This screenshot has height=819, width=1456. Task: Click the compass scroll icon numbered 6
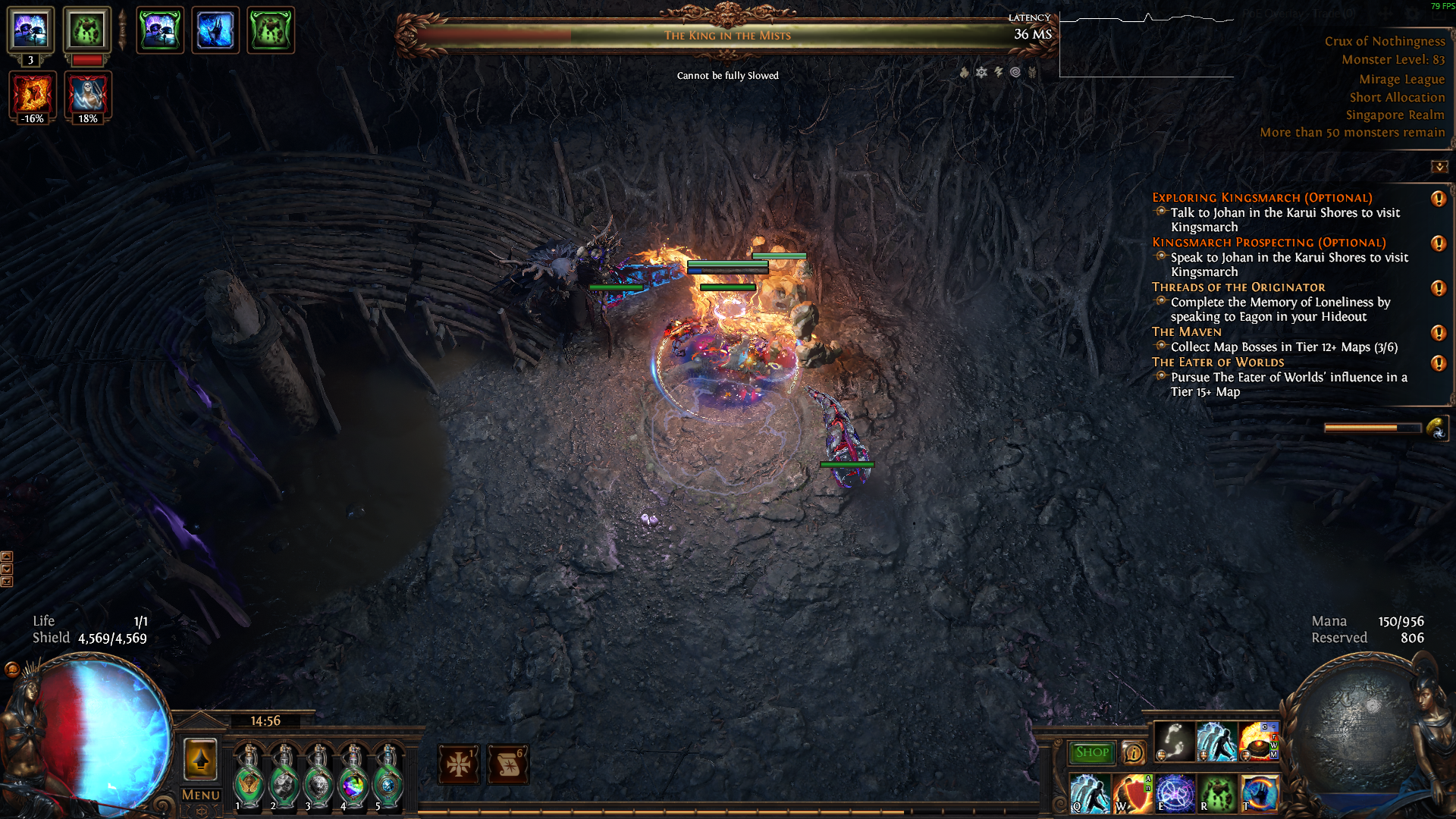pyautogui.click(x=508, y=764)
